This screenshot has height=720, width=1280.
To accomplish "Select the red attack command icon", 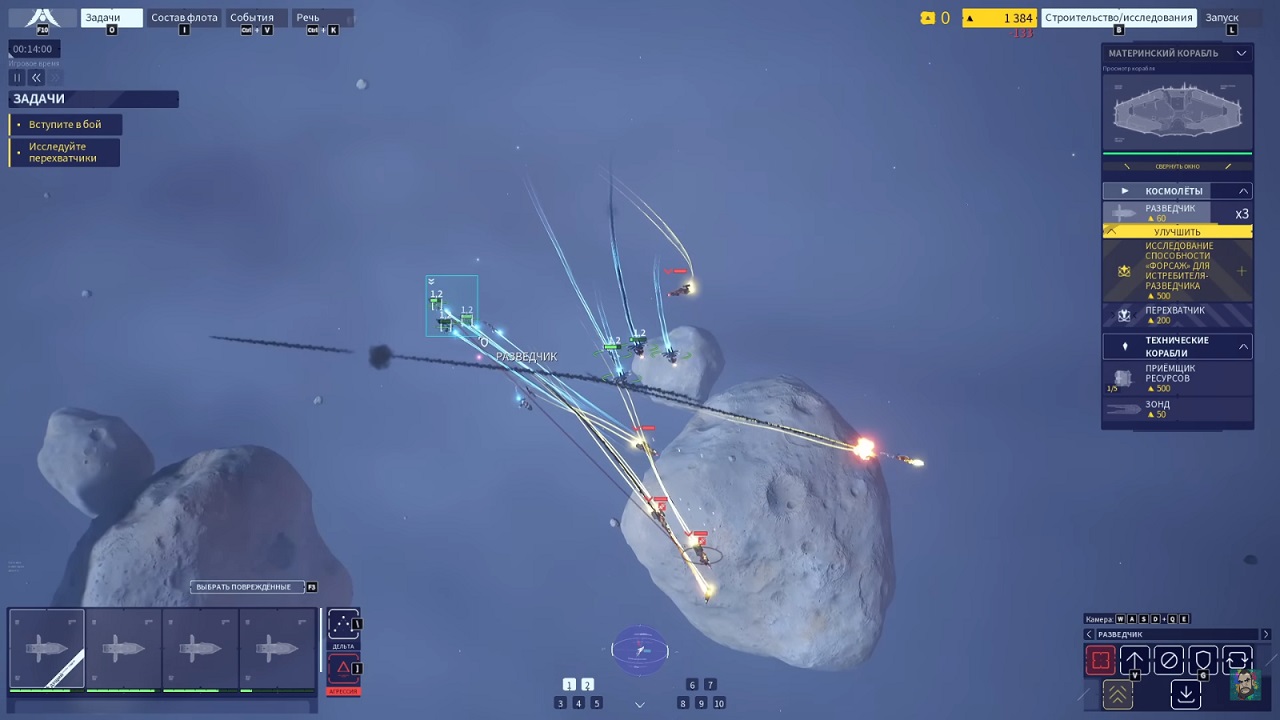I will tap(1100, 660).
